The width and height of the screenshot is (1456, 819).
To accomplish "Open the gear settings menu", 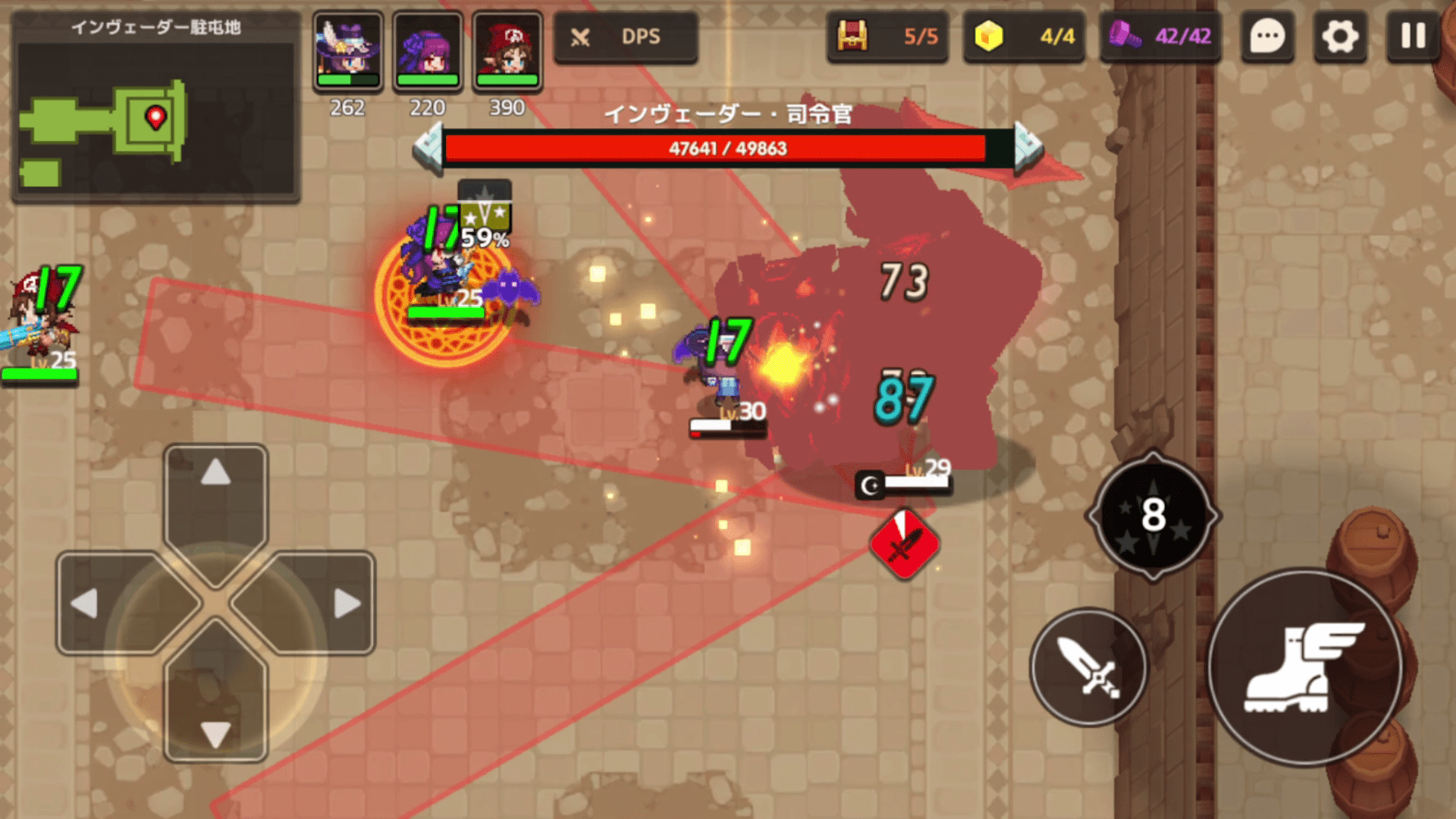I will (x=1340, y=36).
